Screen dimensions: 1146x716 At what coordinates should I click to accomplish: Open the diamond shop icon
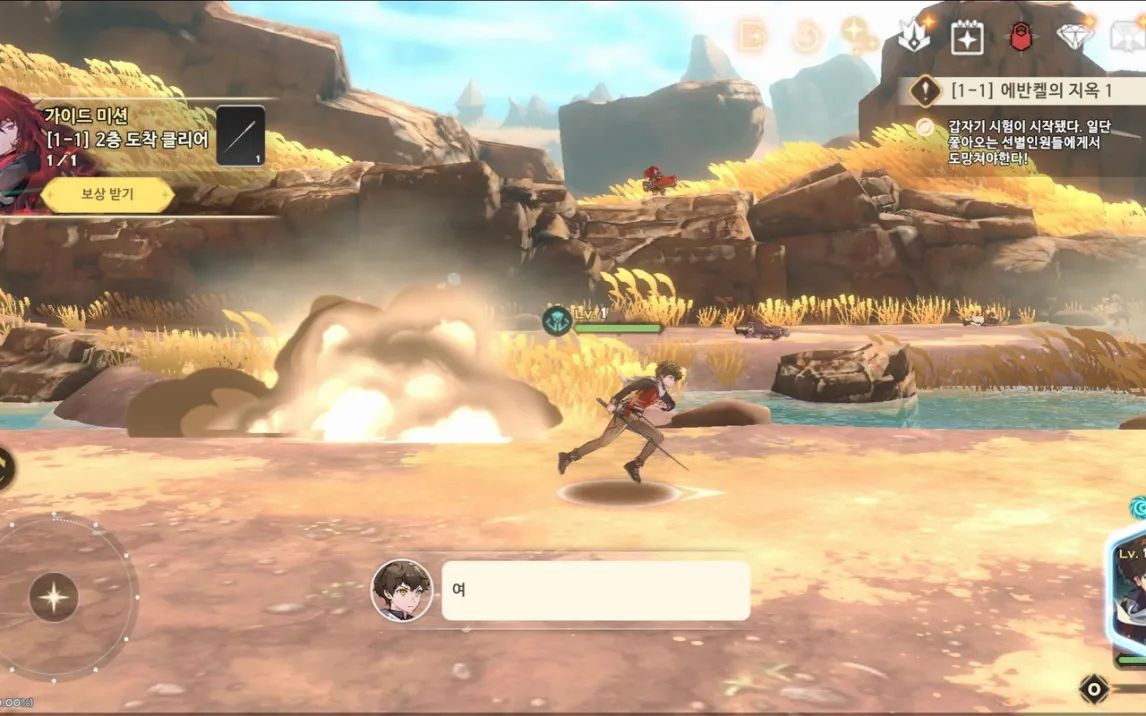[x=1075, y=37]
